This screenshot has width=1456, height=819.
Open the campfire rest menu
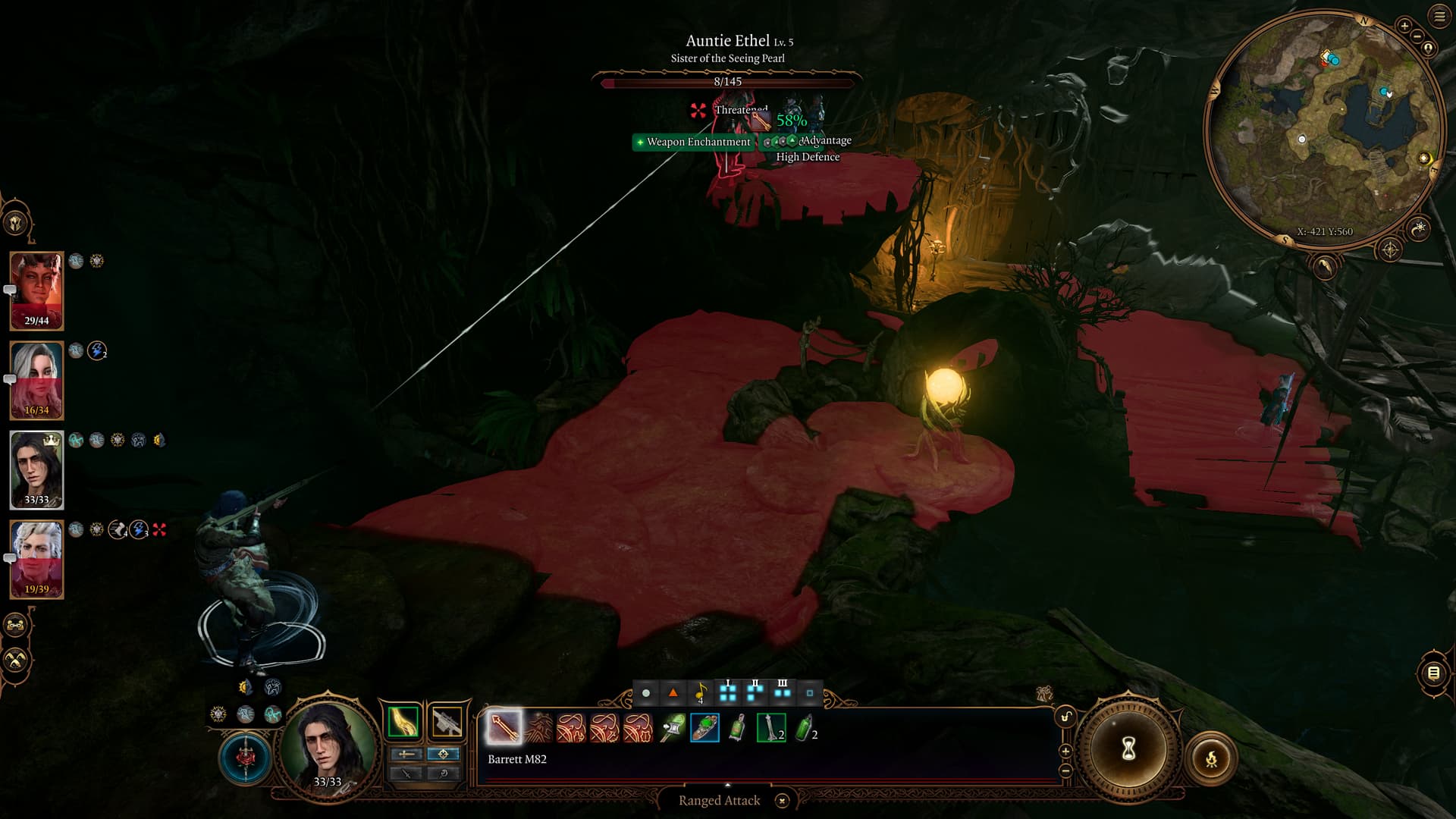tap(1211, 758)
